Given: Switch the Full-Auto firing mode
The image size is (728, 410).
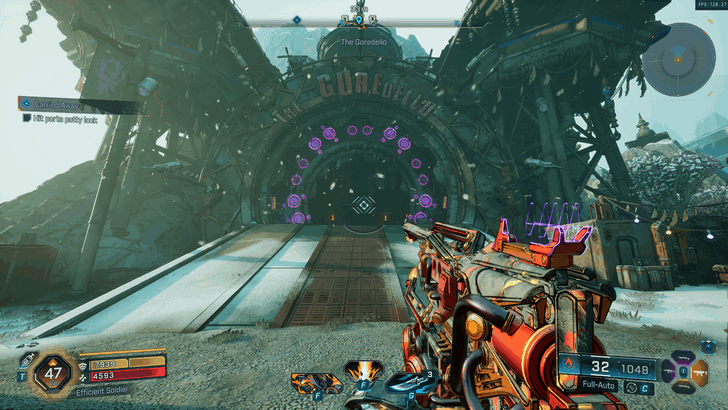Looking at the screenshot, I should coord(600,385).
